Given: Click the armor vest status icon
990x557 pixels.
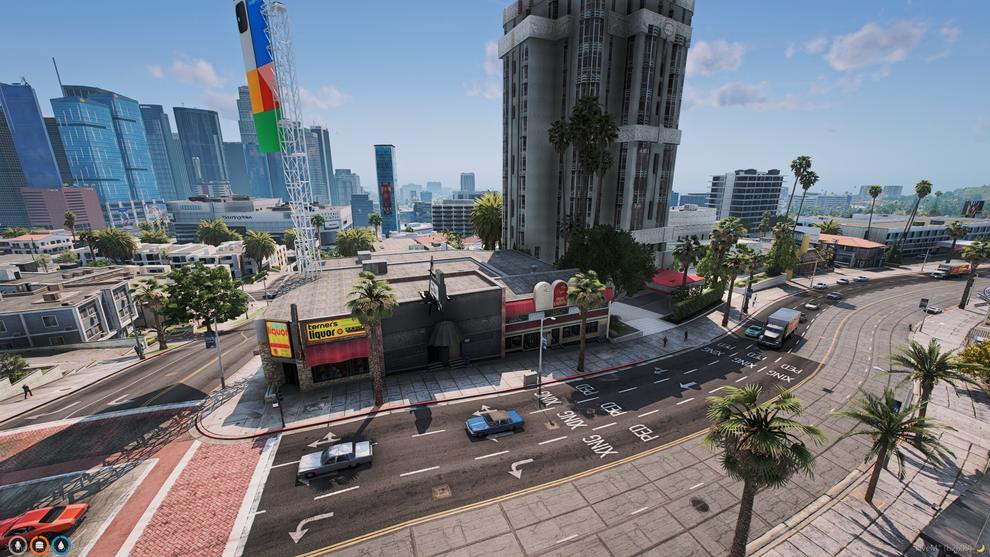Looking at the screenshot, I should click(17, 545).
